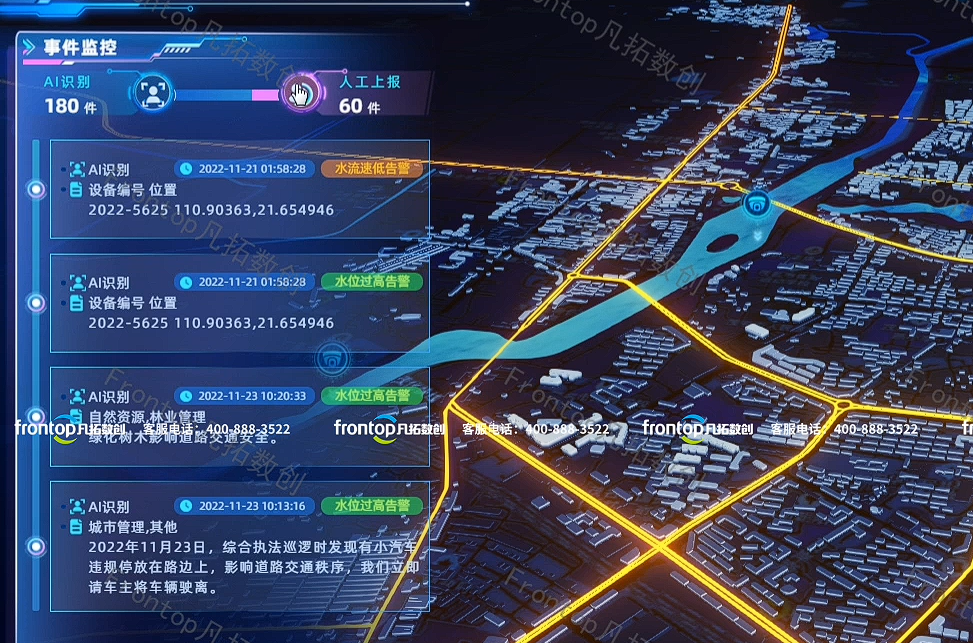
Task: Select the camera marker on the river bridge
Action: 759,202
